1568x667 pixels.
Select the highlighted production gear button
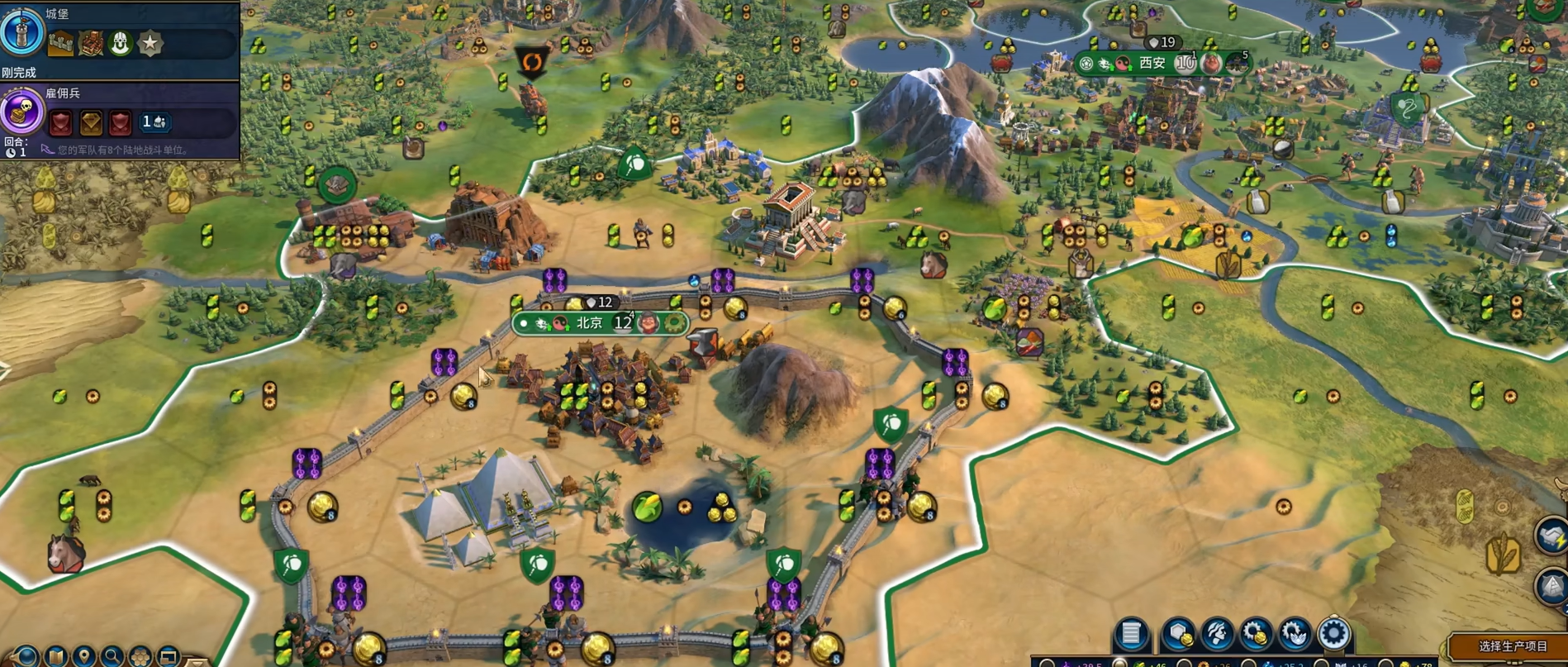pyautogui.click(x=1333, y=635)
